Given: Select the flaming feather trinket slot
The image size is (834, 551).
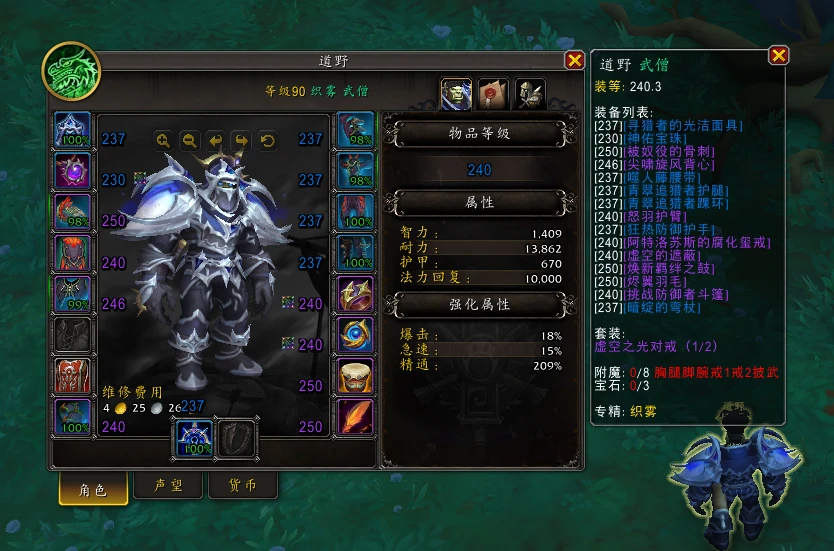Looking at the screenshot, I should (x=355, y=418).
